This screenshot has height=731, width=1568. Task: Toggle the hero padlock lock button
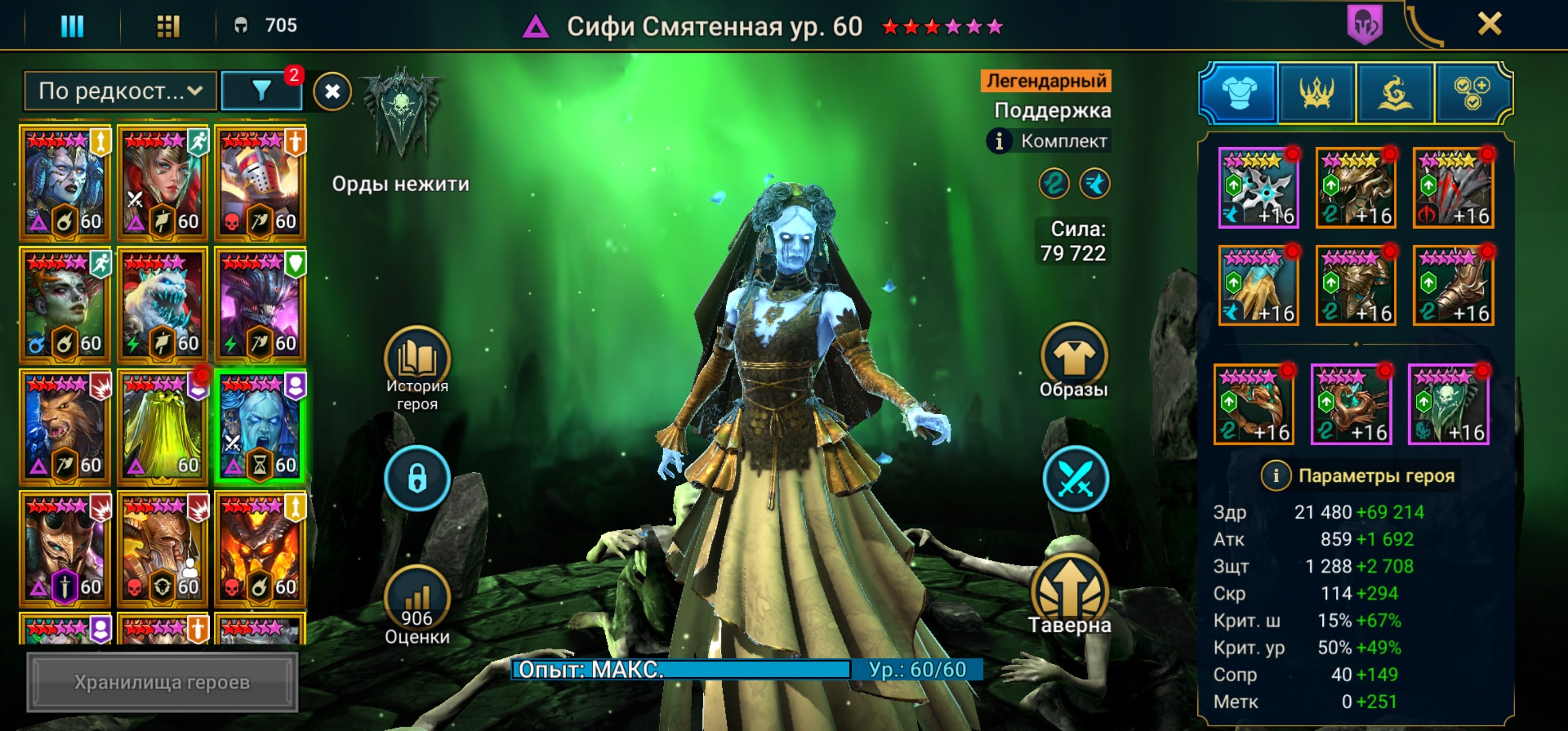(x=417, y=478)
